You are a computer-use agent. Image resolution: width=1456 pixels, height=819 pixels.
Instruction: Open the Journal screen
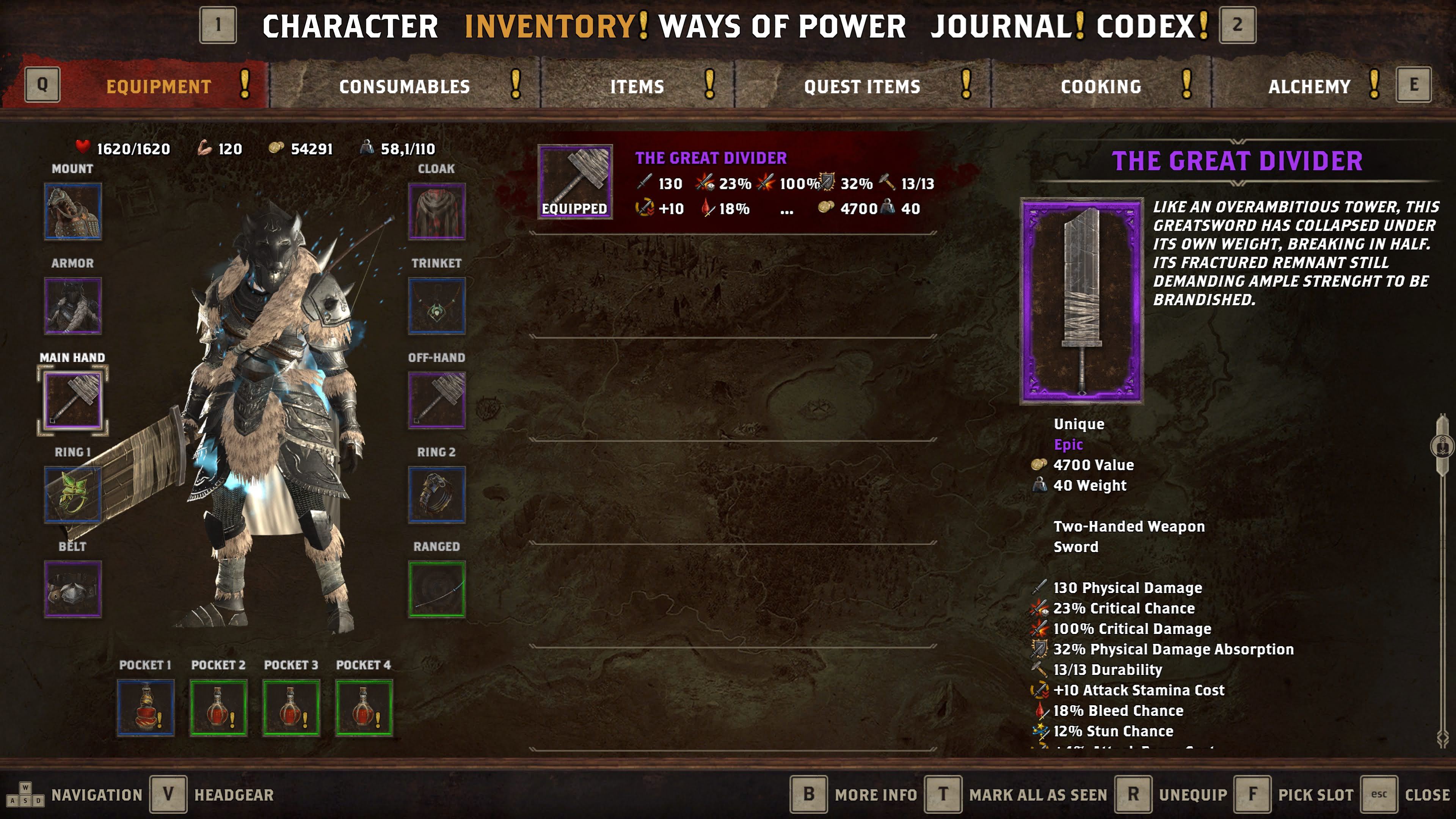[999, 27]
